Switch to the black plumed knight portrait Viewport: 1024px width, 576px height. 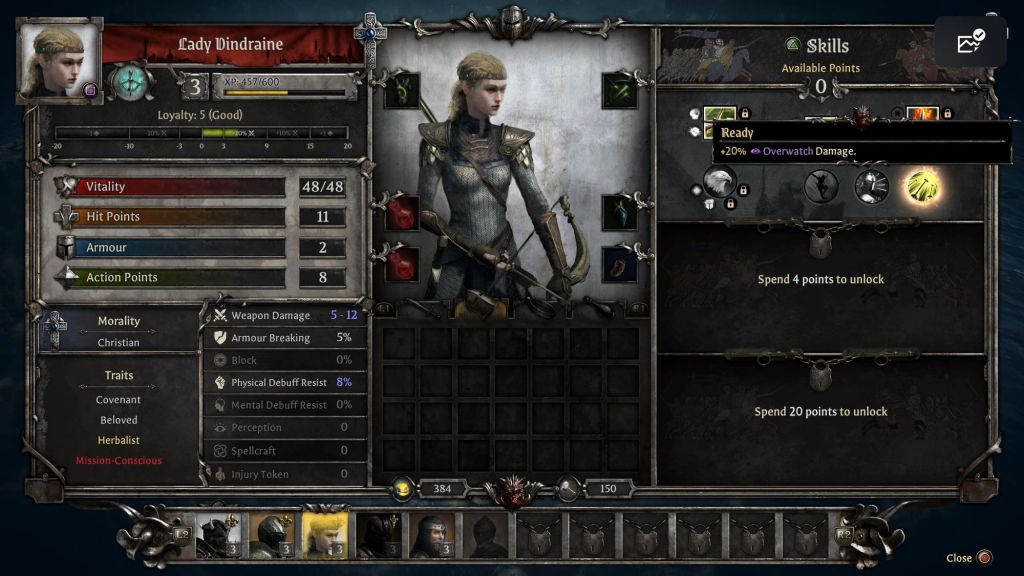tap(216, 535)
